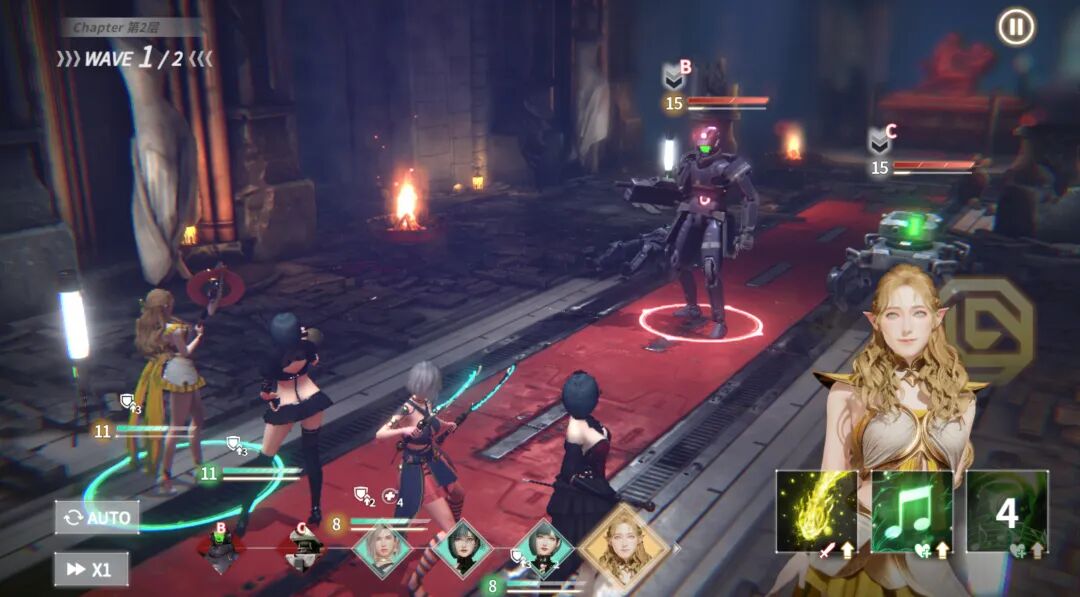Select the skill on cooldown showing 4
The image size is (1080, 597).
(x=1006, y=512)
